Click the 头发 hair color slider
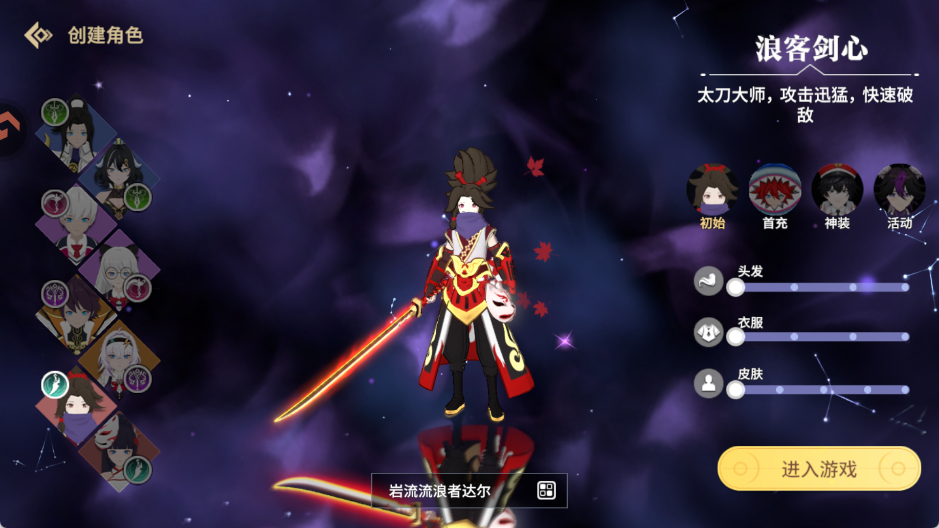 click(x=821, y=287)
